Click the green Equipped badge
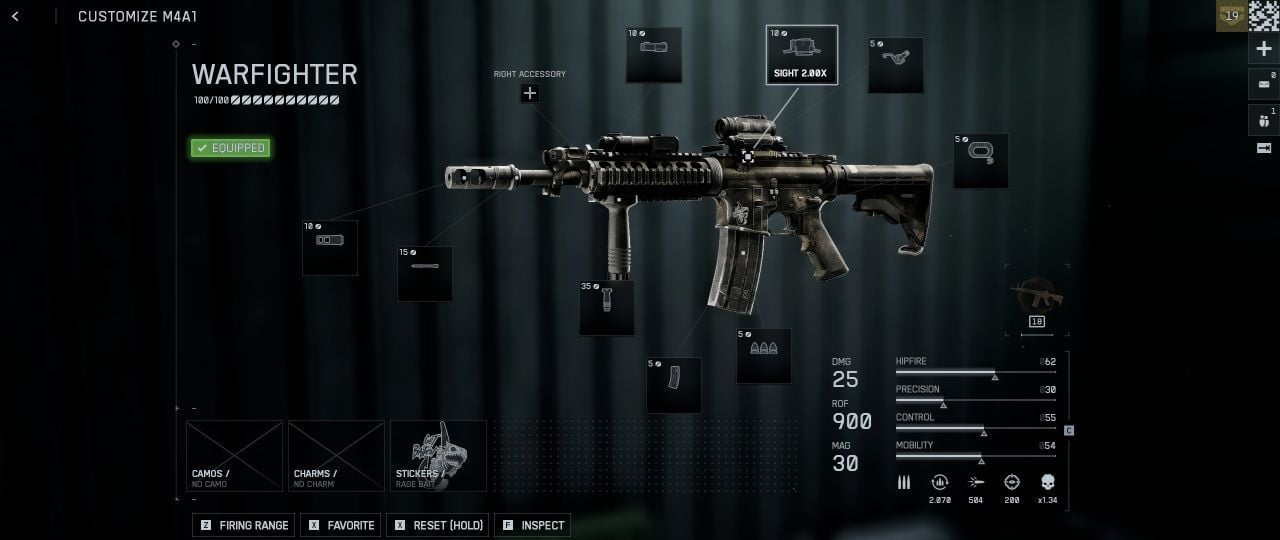Screen dimensions: 1280x540 click(x=230, y=148)
